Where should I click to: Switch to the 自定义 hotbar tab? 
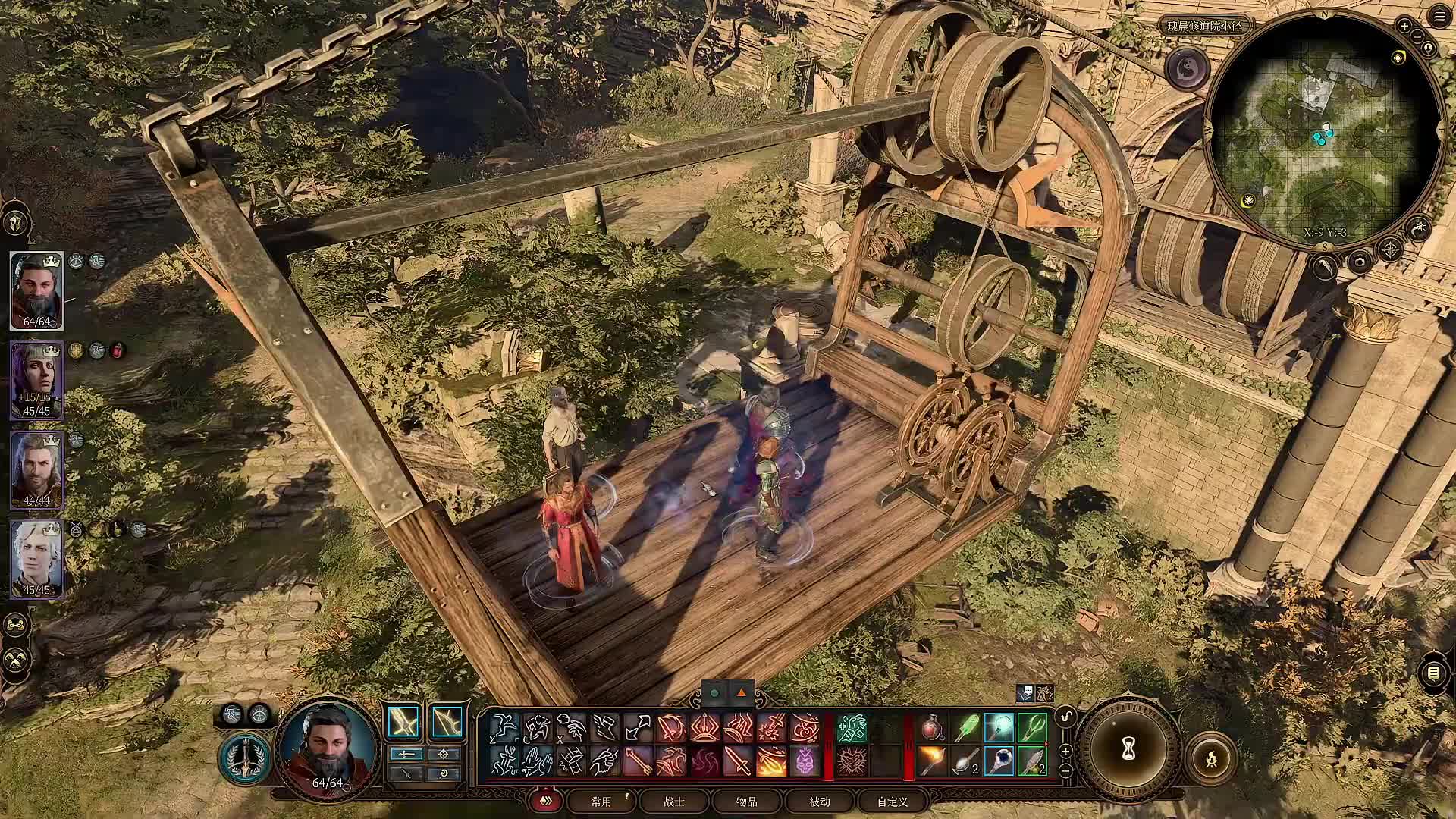tap(892, 801)
